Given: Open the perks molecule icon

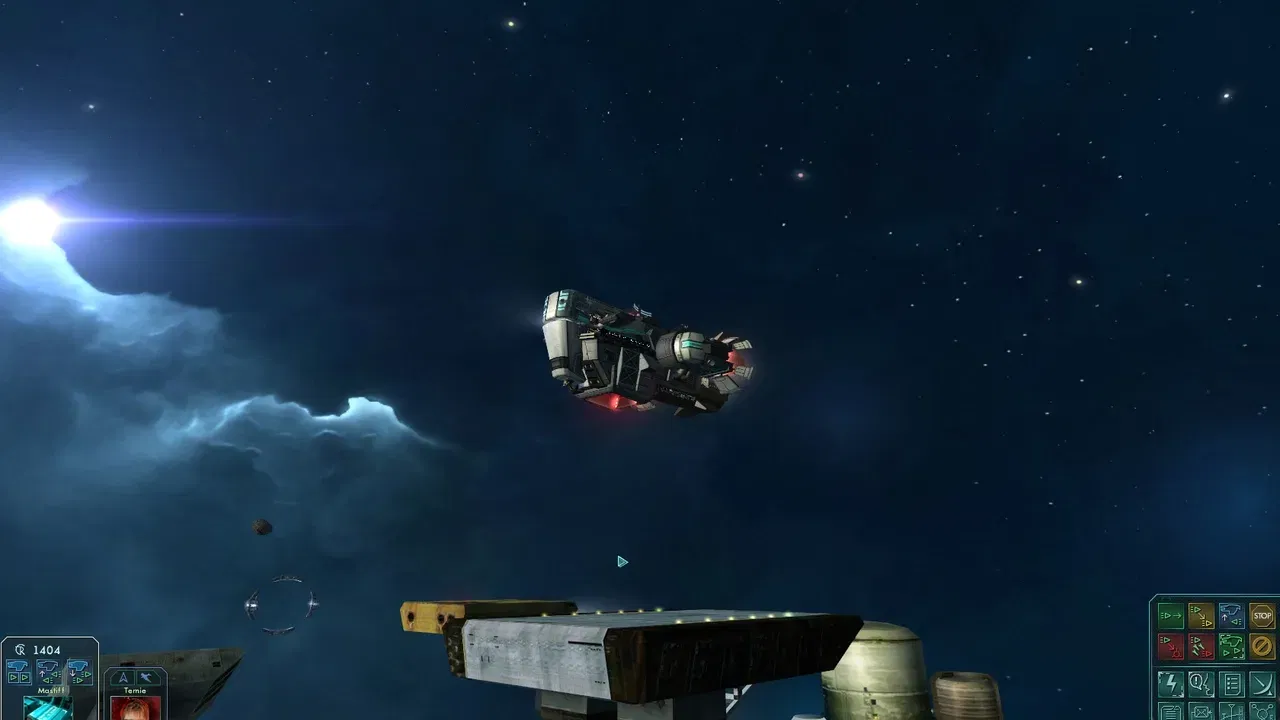Looking at the screenshot, I should (x=1261, y=713).
